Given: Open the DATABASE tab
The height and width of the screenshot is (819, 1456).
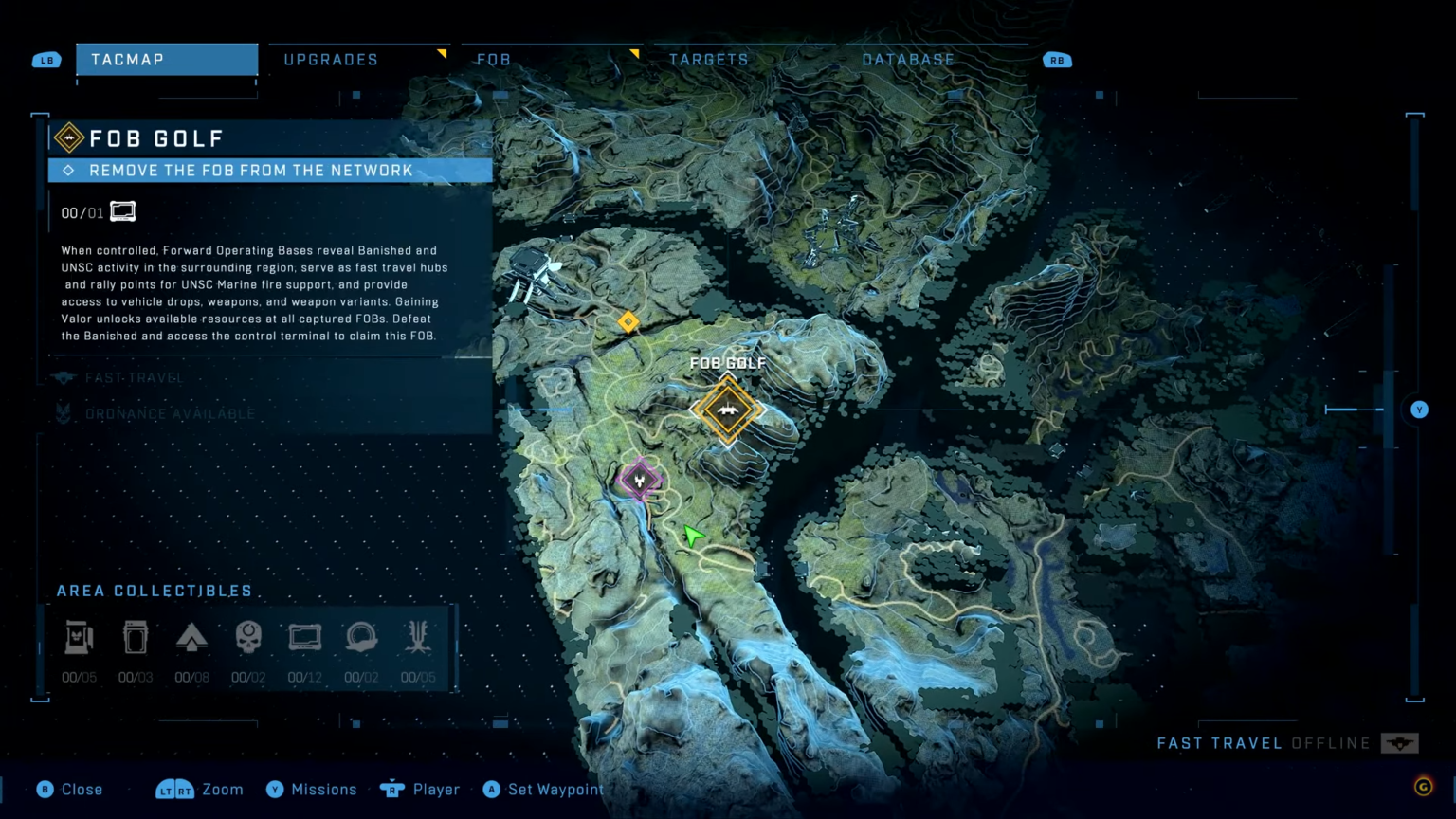Looking at the screenshot, I should 907,59.
